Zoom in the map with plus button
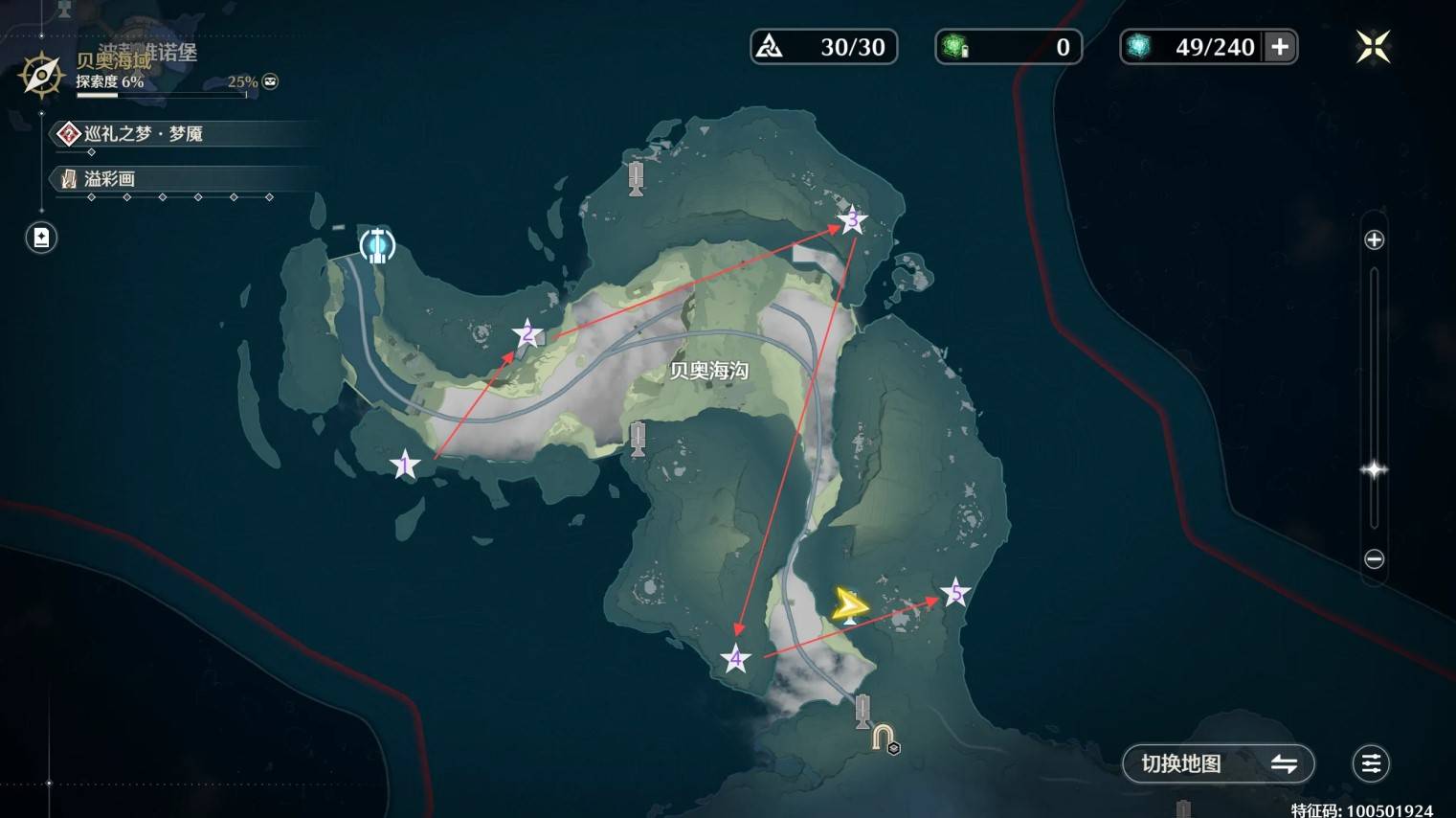Screen dimensions: 1456x818 coord(1374,239)
